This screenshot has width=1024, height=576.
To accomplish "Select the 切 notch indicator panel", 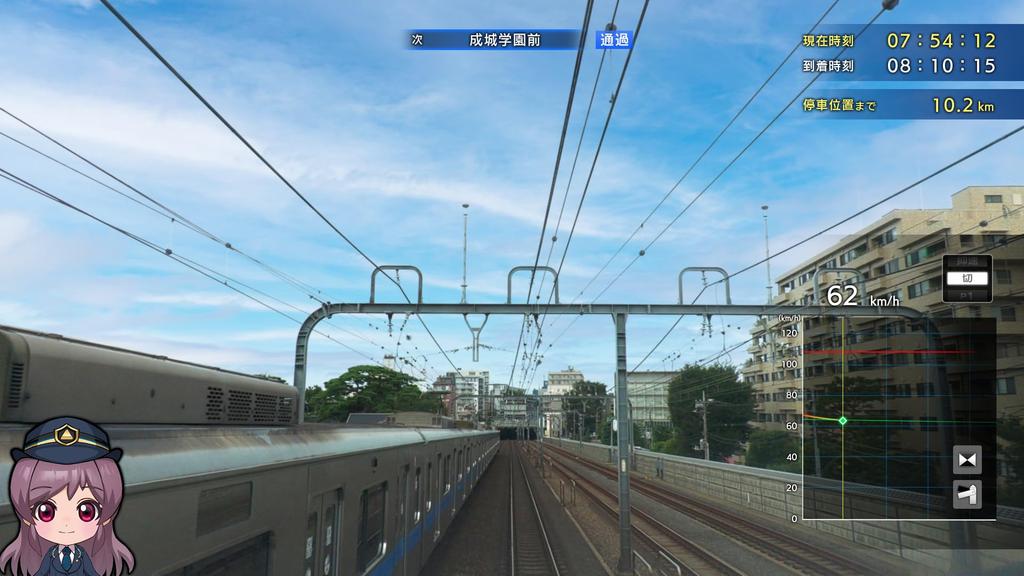I will click(966, 279).
